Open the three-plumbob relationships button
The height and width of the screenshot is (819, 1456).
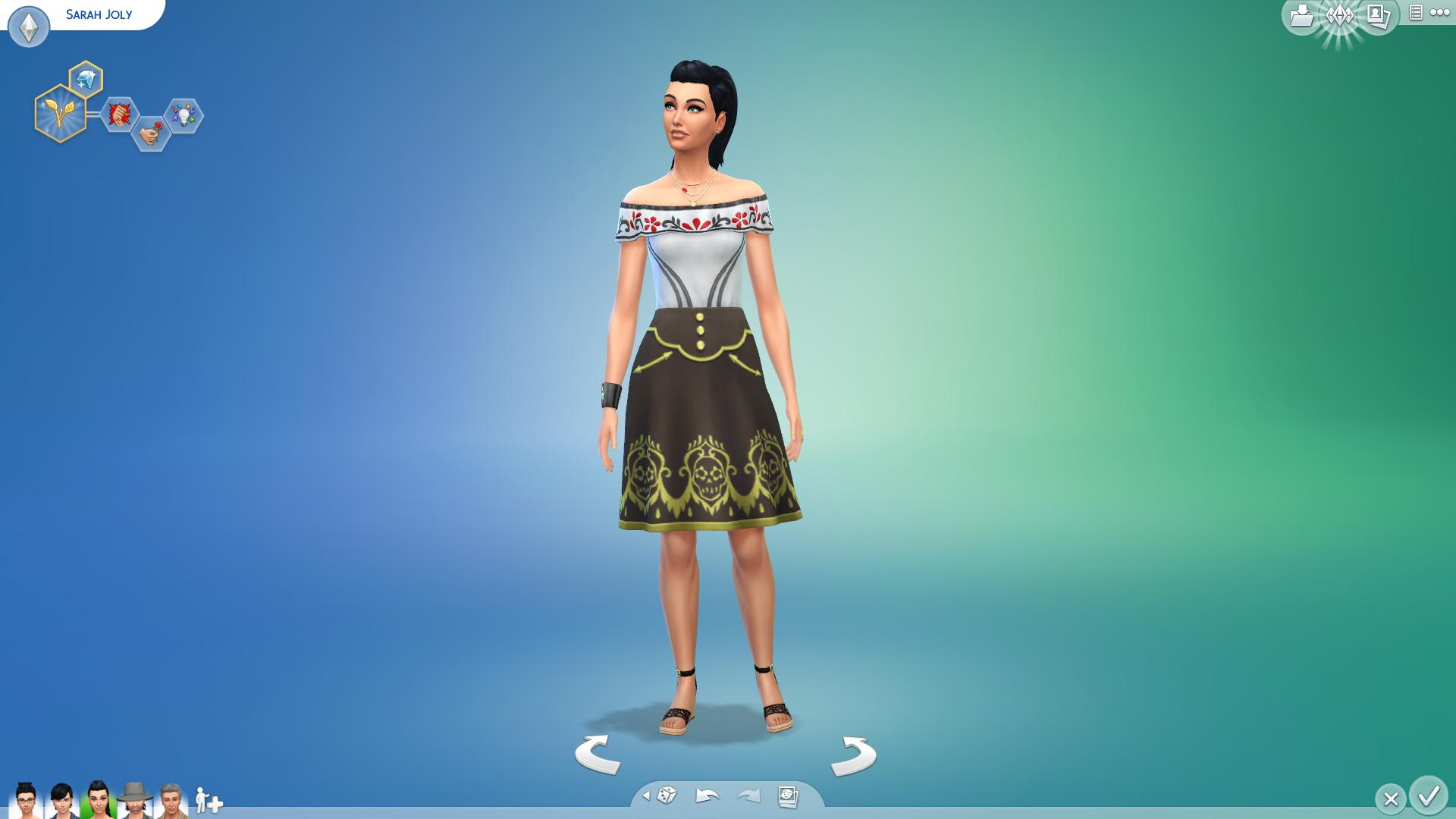[1339, 17]
